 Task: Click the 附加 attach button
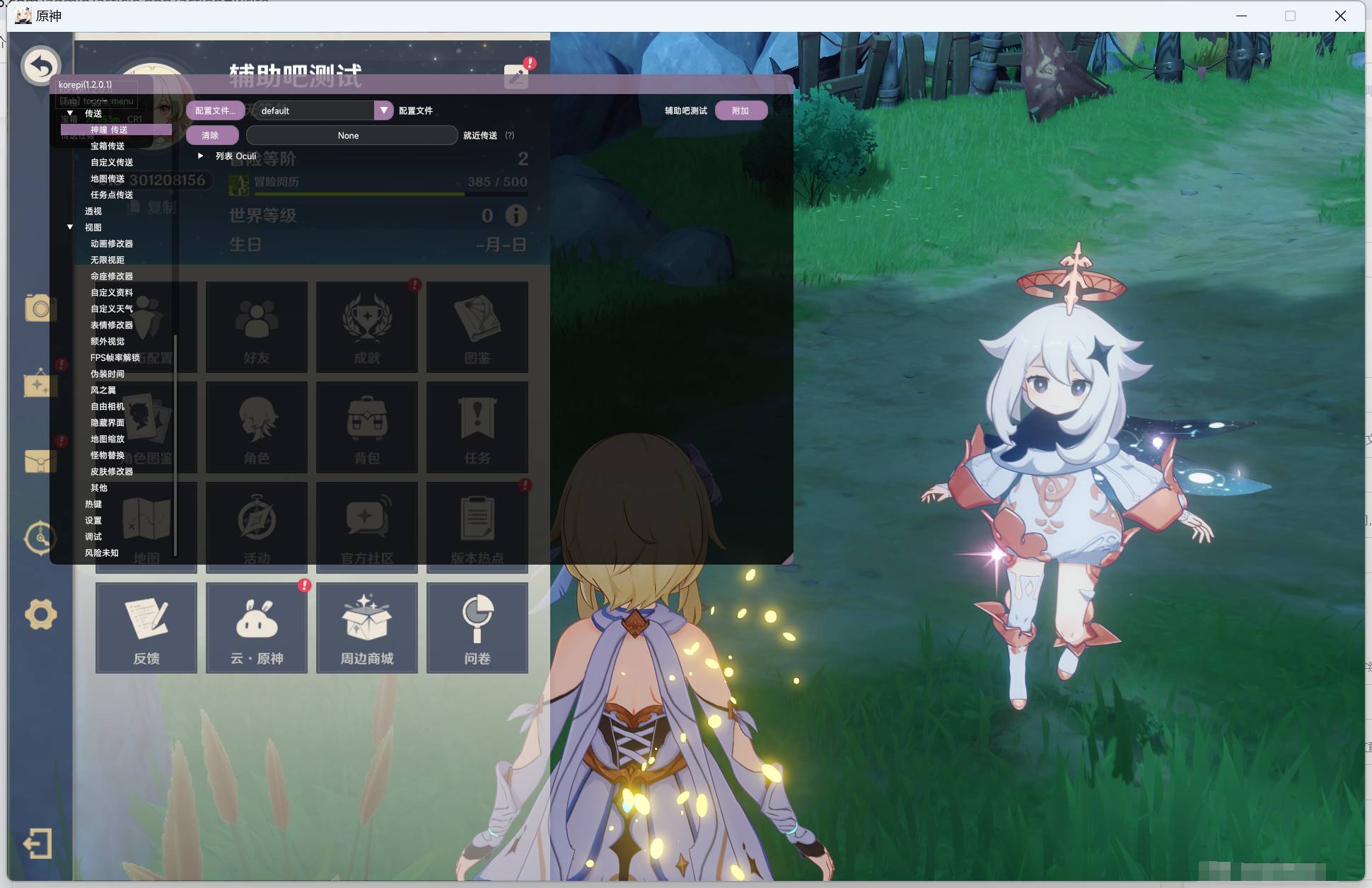[741, 110]
